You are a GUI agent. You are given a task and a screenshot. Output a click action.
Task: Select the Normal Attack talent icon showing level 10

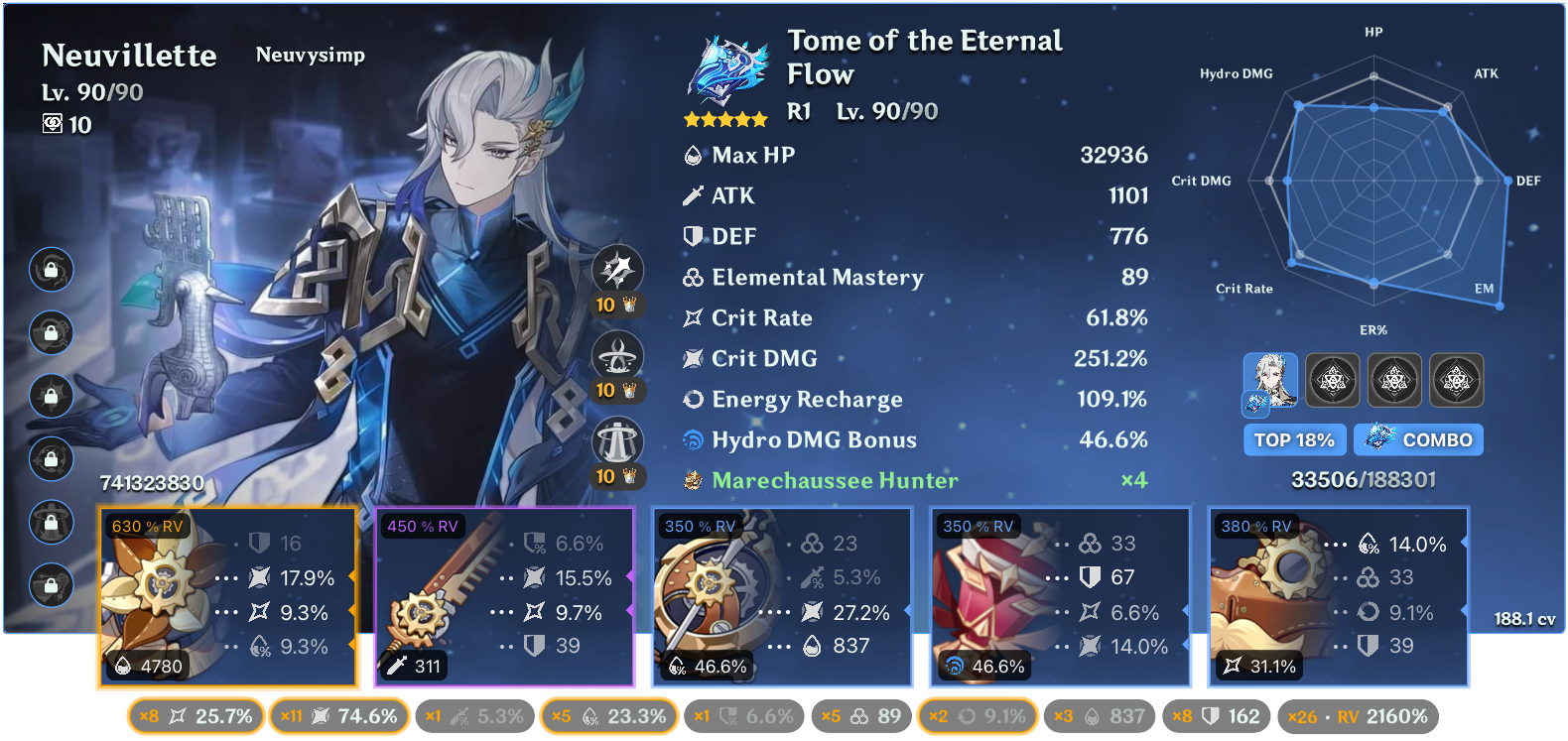[x=620, y=268]
